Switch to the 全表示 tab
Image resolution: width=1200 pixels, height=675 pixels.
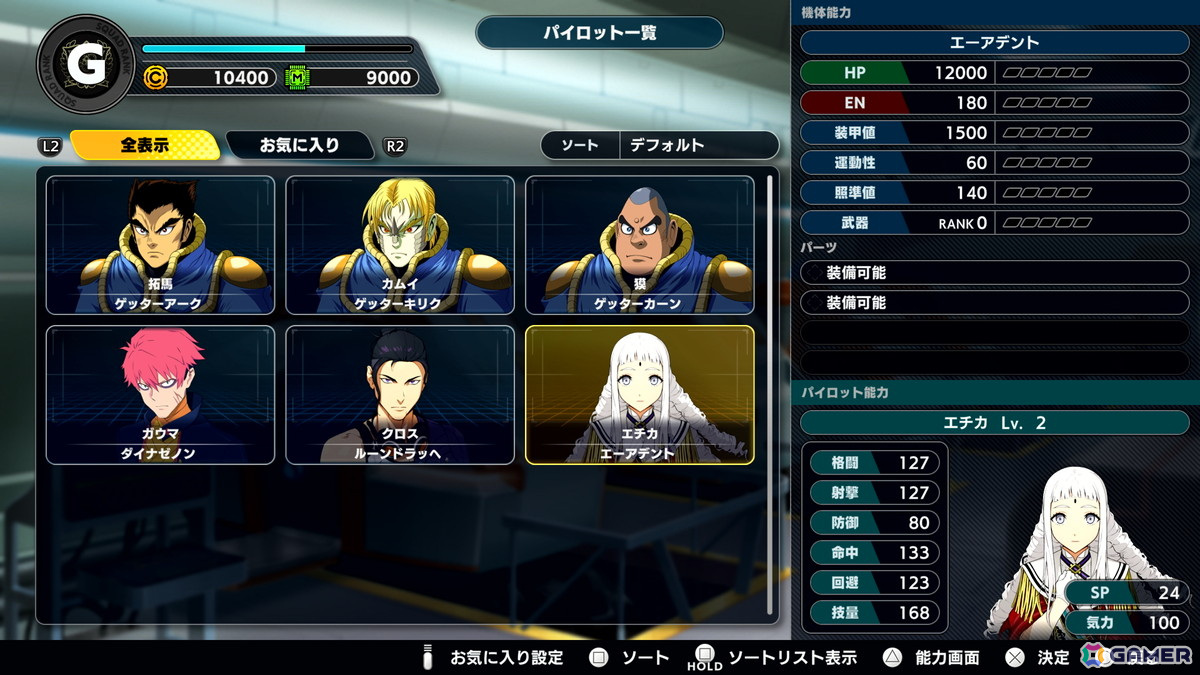(x=145, y=145)
